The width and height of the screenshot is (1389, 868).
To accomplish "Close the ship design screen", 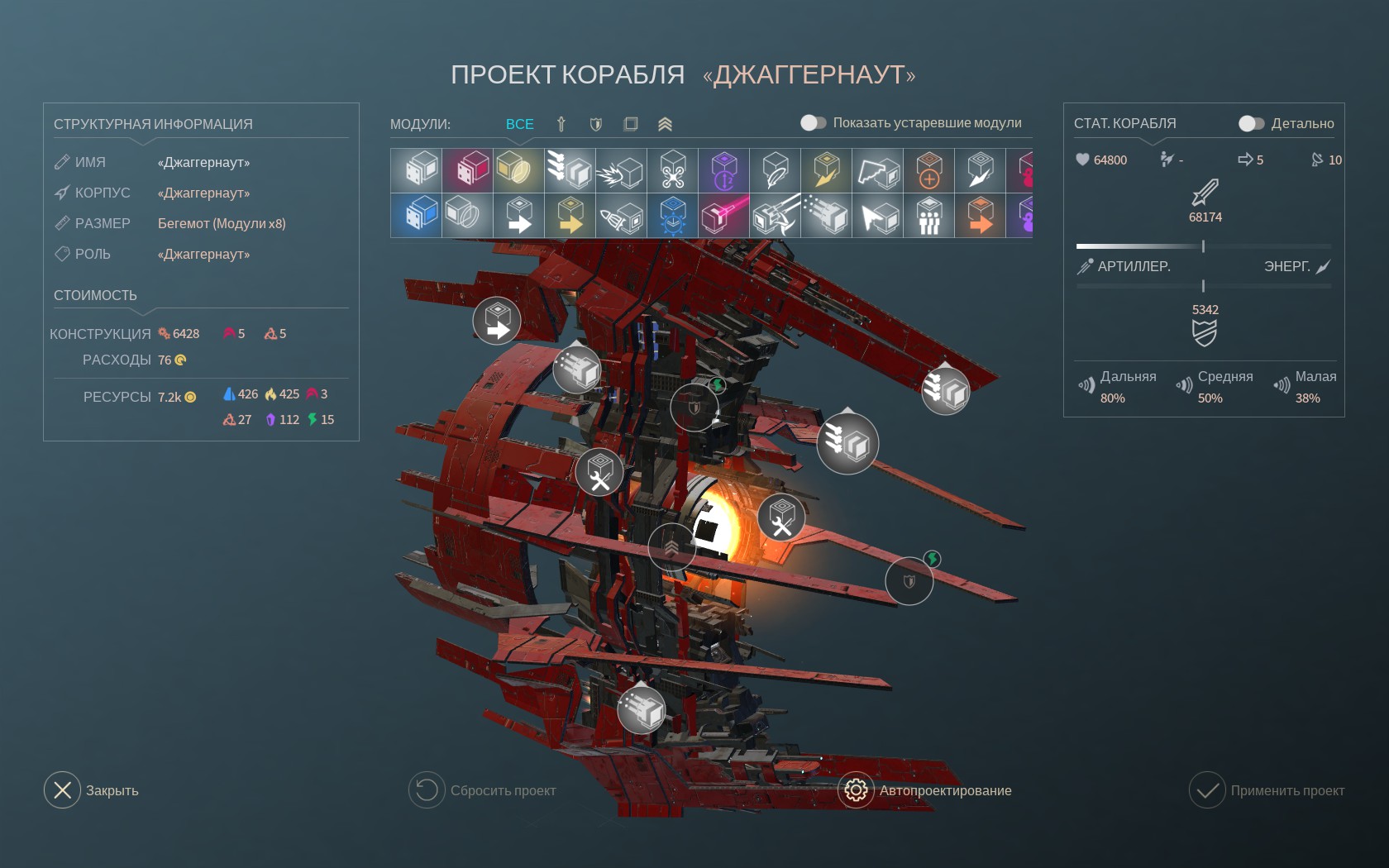I will pos(63,790).
